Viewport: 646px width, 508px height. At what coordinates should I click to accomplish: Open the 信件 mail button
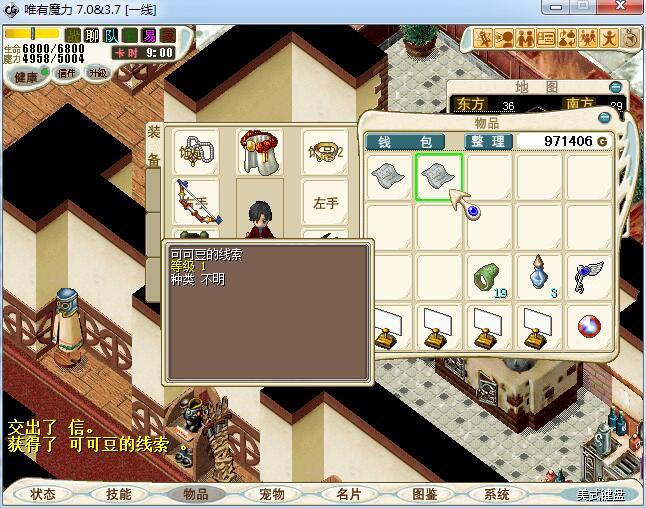click(x=67, y=73)
